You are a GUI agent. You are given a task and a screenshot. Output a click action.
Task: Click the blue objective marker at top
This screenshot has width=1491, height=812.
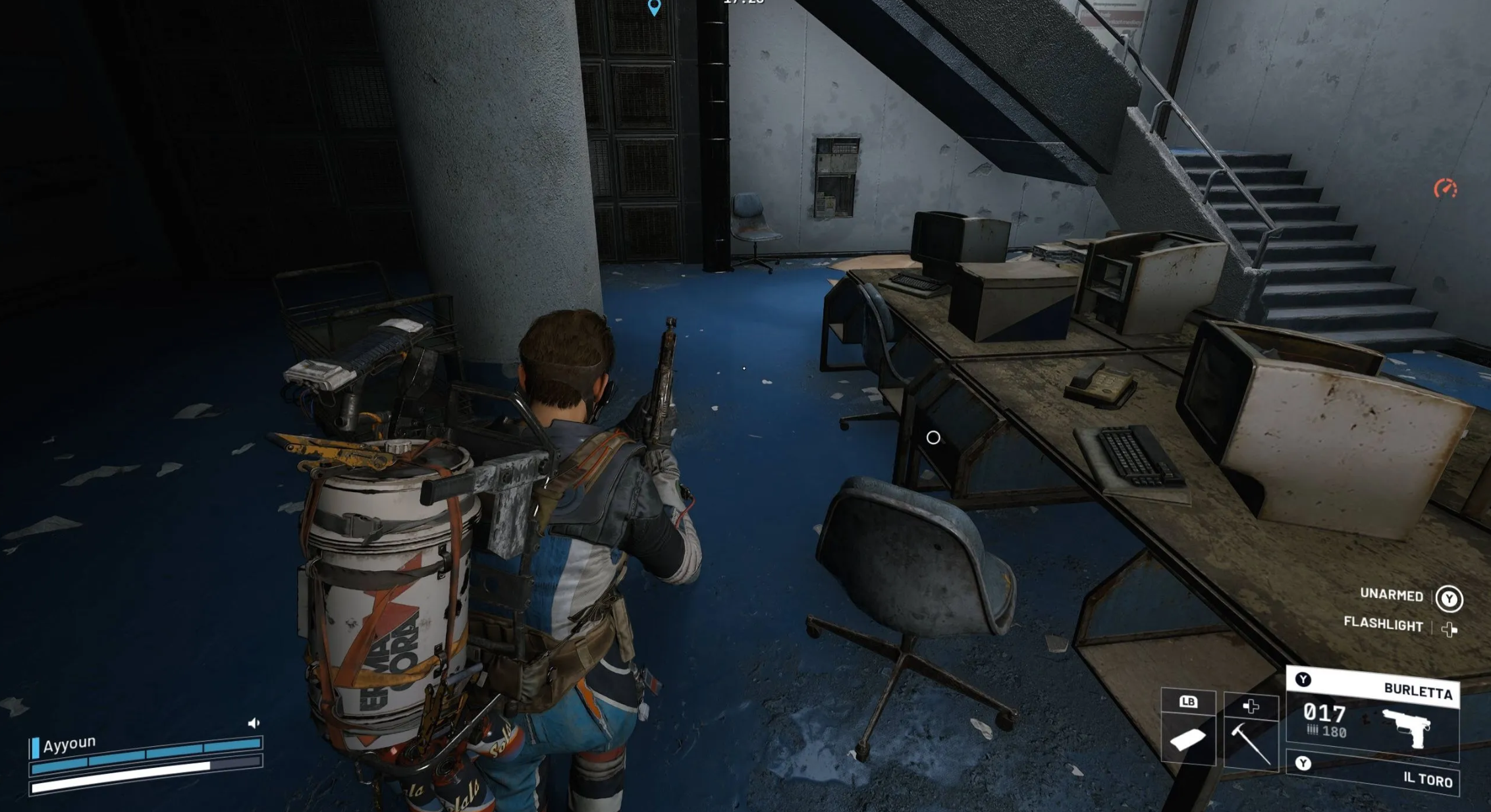pyautogui.click(x=654, y=7)
